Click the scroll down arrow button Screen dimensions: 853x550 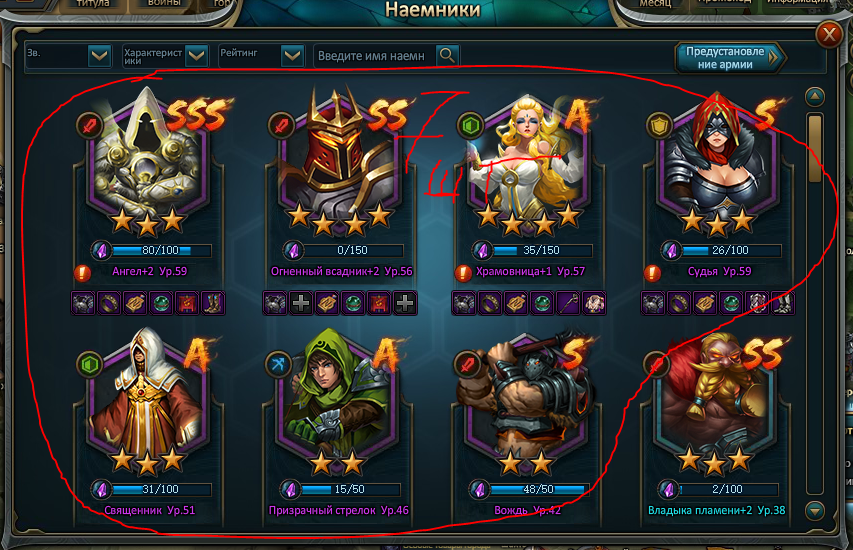click(x=815, y=511)
